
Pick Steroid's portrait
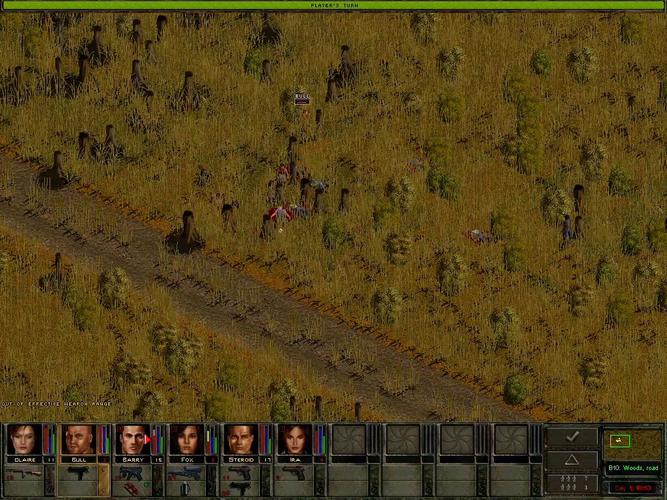coord(238,439)
